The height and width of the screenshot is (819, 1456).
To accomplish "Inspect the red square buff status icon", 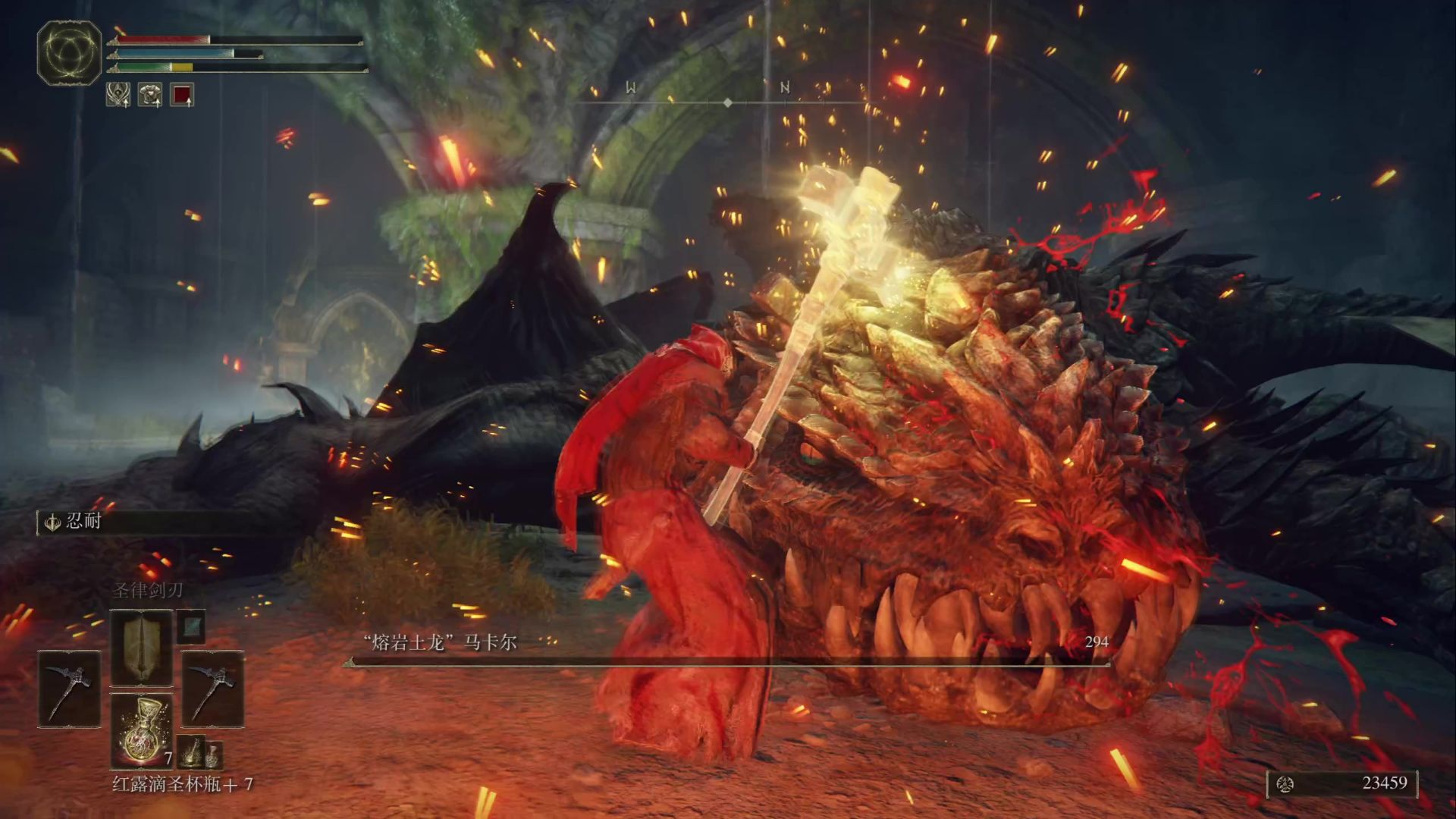I will [x=182, y=95].
